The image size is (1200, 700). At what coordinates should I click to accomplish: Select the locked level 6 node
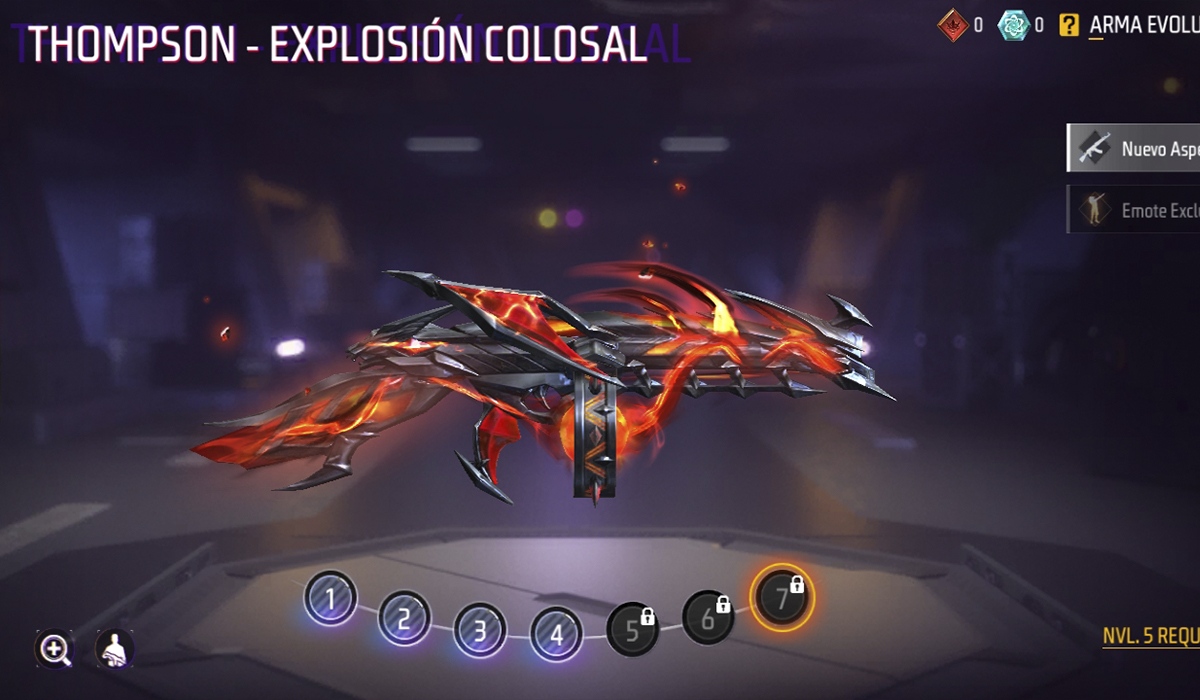(708, 618)
